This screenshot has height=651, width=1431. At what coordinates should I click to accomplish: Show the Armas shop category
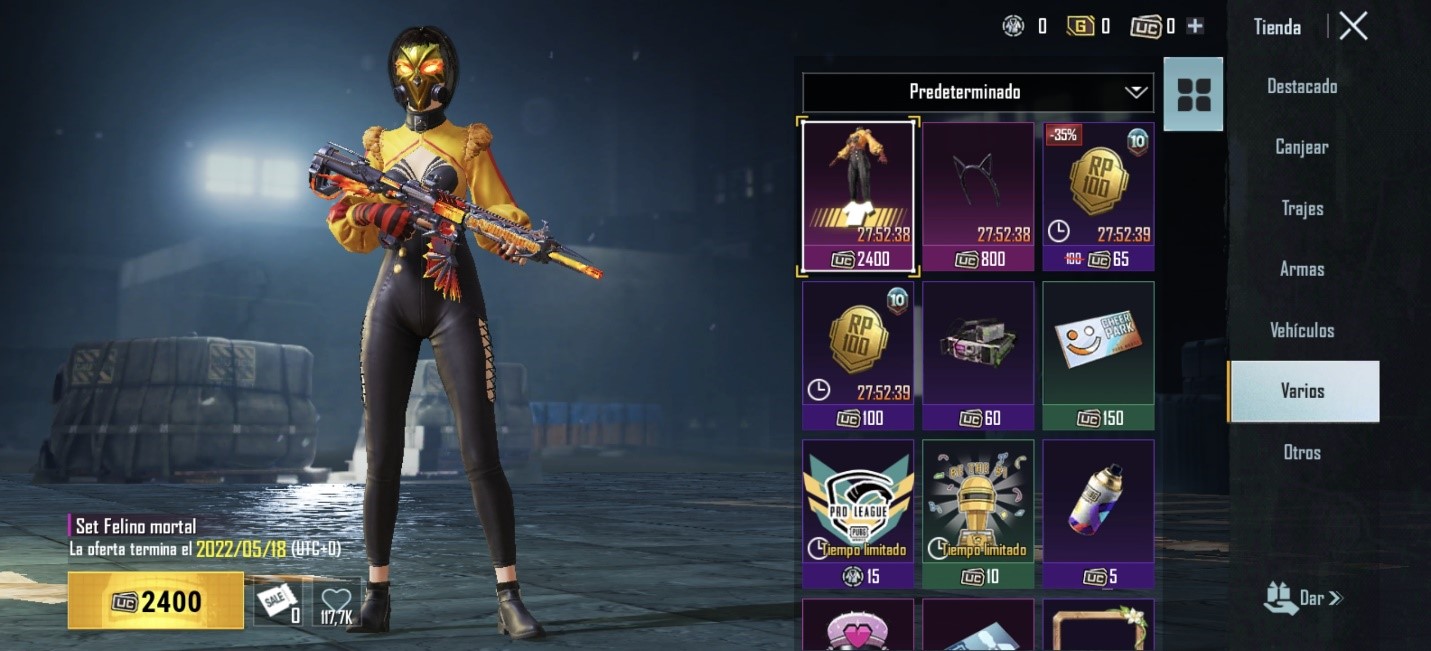pos(1302,269)
